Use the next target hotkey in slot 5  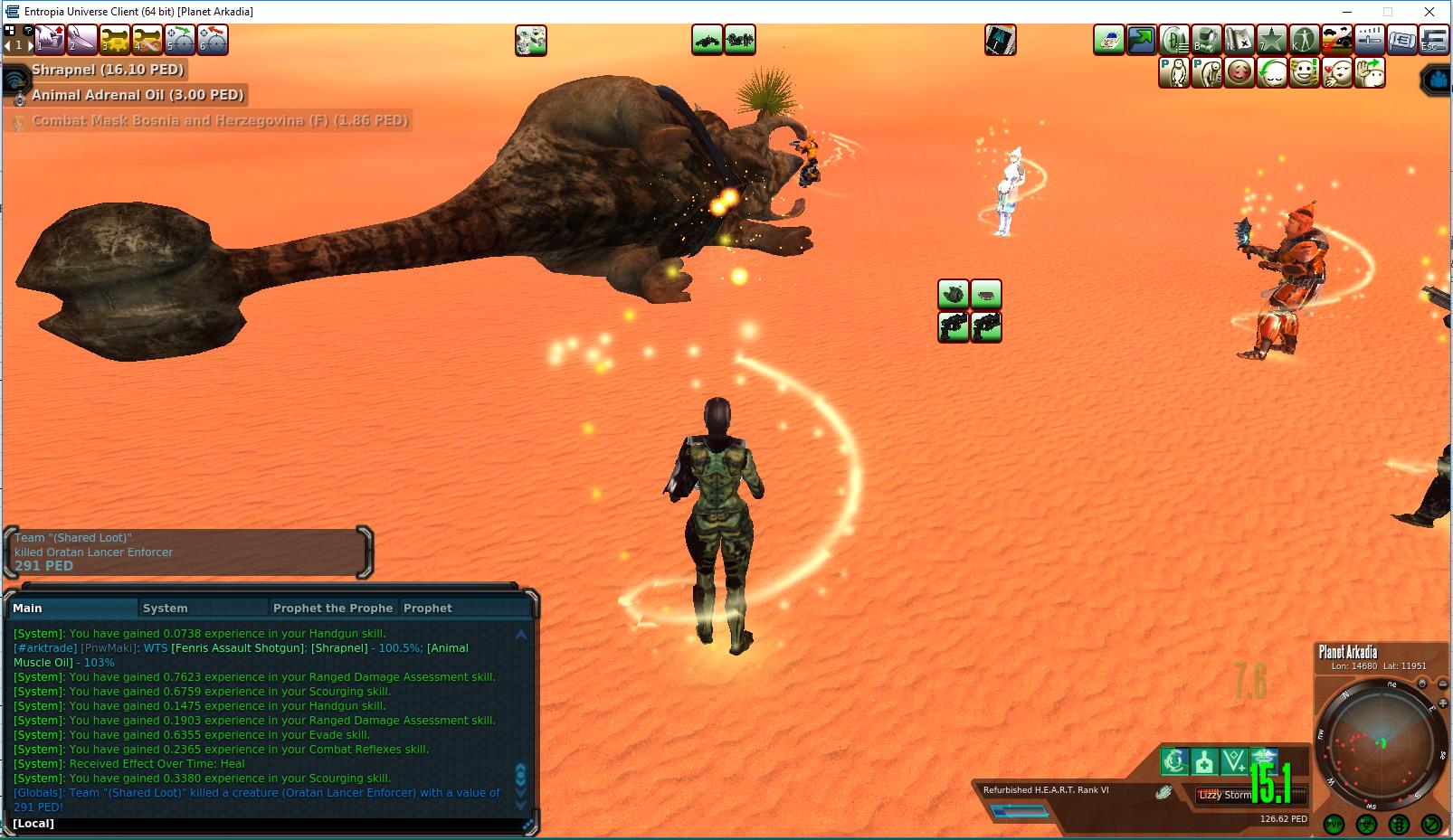(x=180, y=40)
